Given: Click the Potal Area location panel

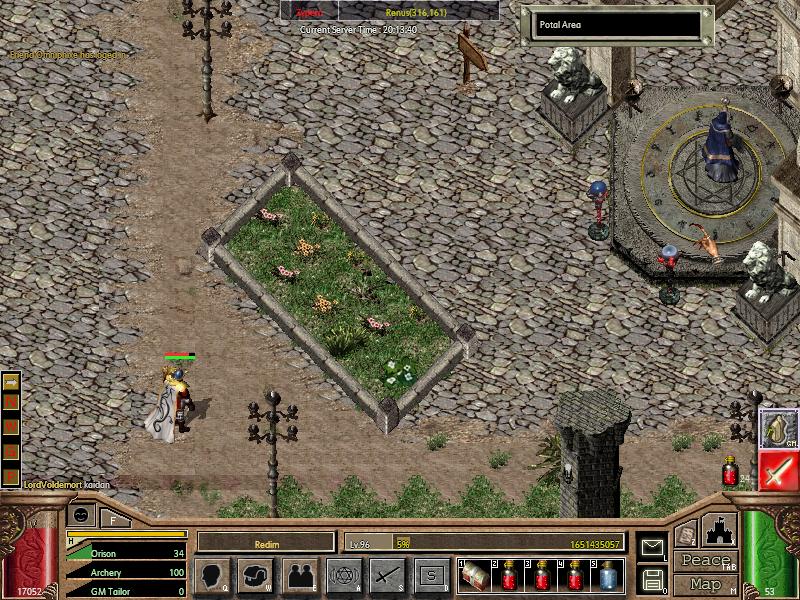Looking at the screenshot, I should pyautogui.click(x=615, y=25).
